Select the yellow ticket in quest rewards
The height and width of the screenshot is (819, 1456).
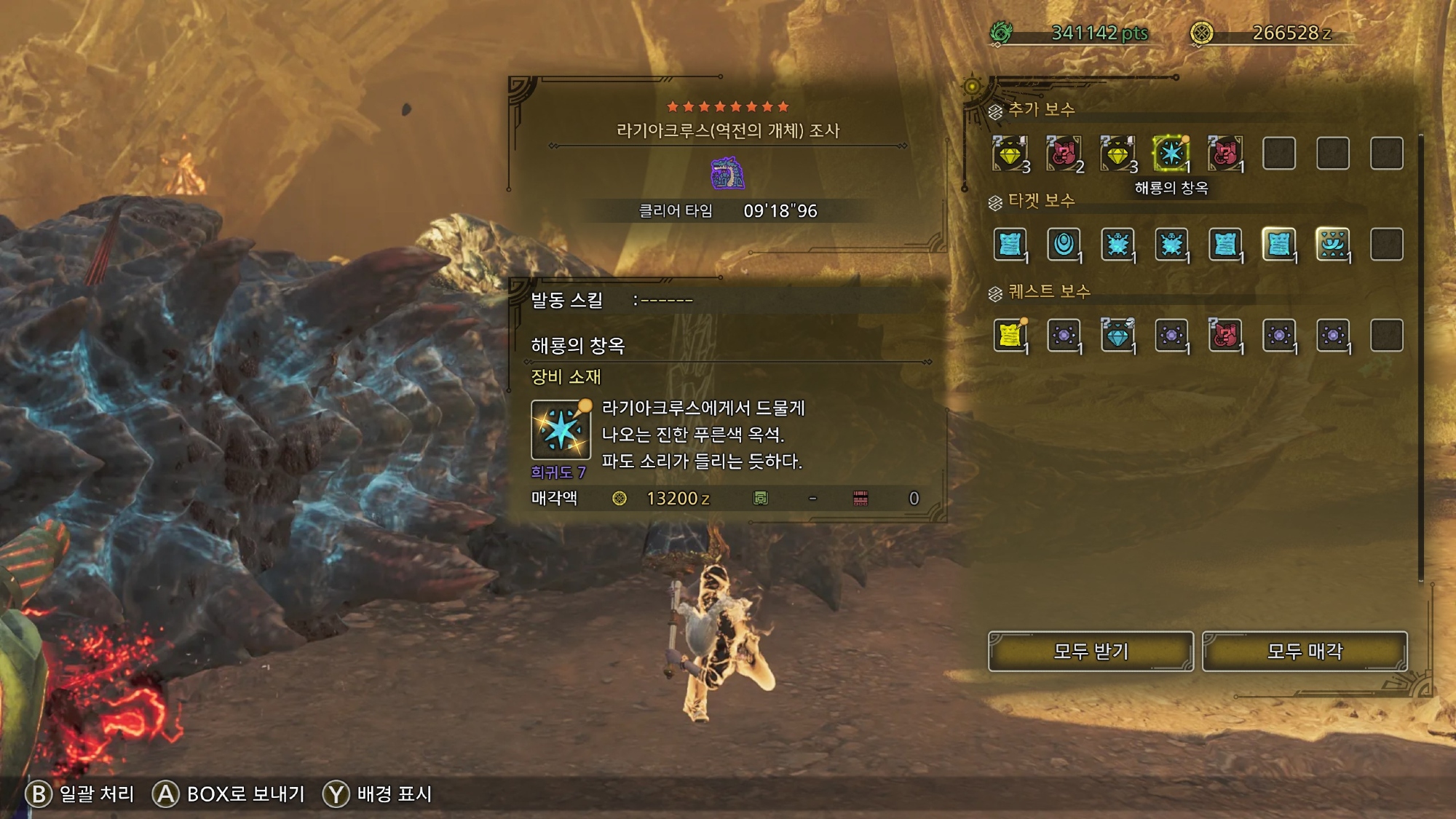click(x=1010, y=335)
